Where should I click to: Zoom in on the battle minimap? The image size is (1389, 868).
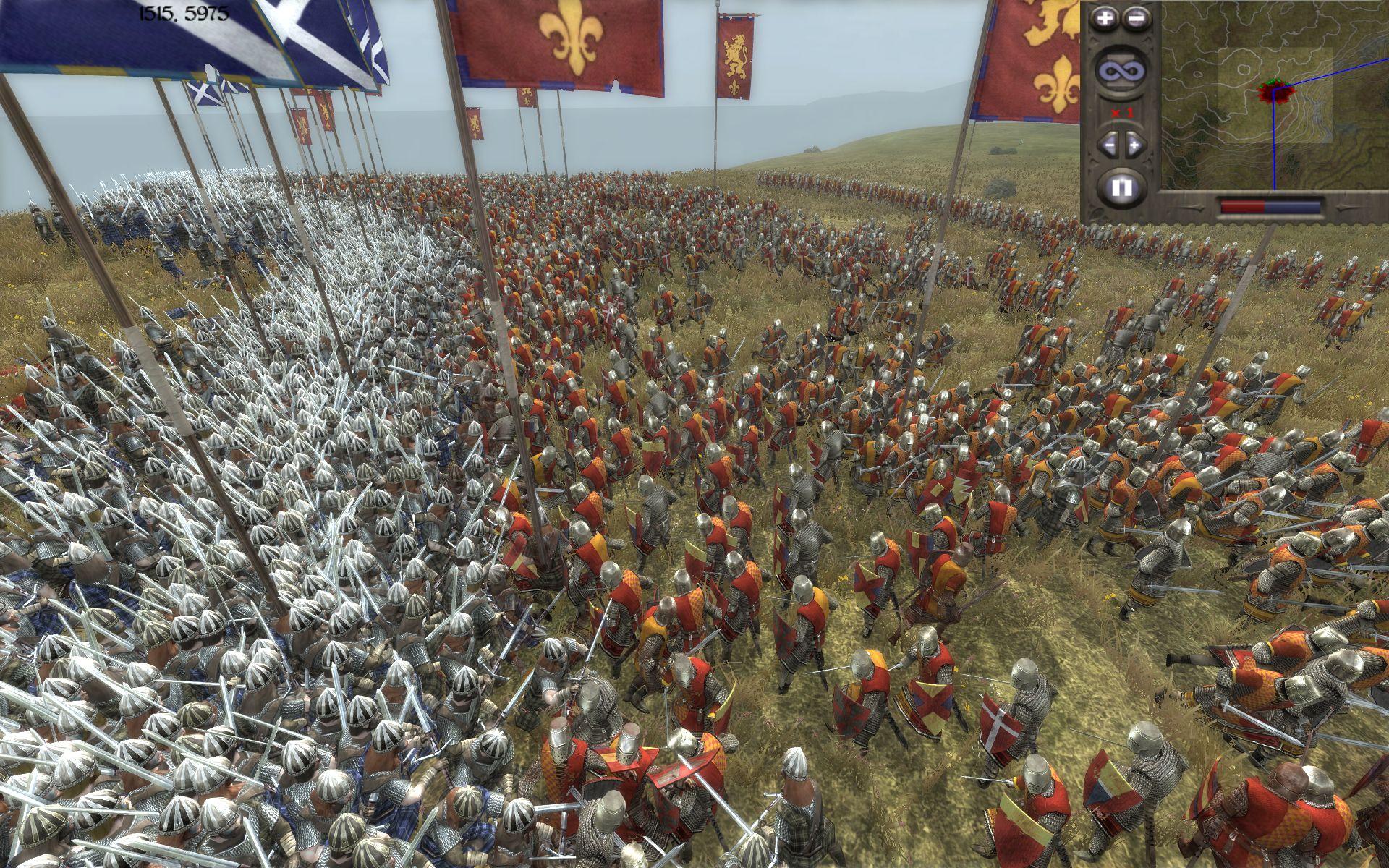tap(1104, 18)
